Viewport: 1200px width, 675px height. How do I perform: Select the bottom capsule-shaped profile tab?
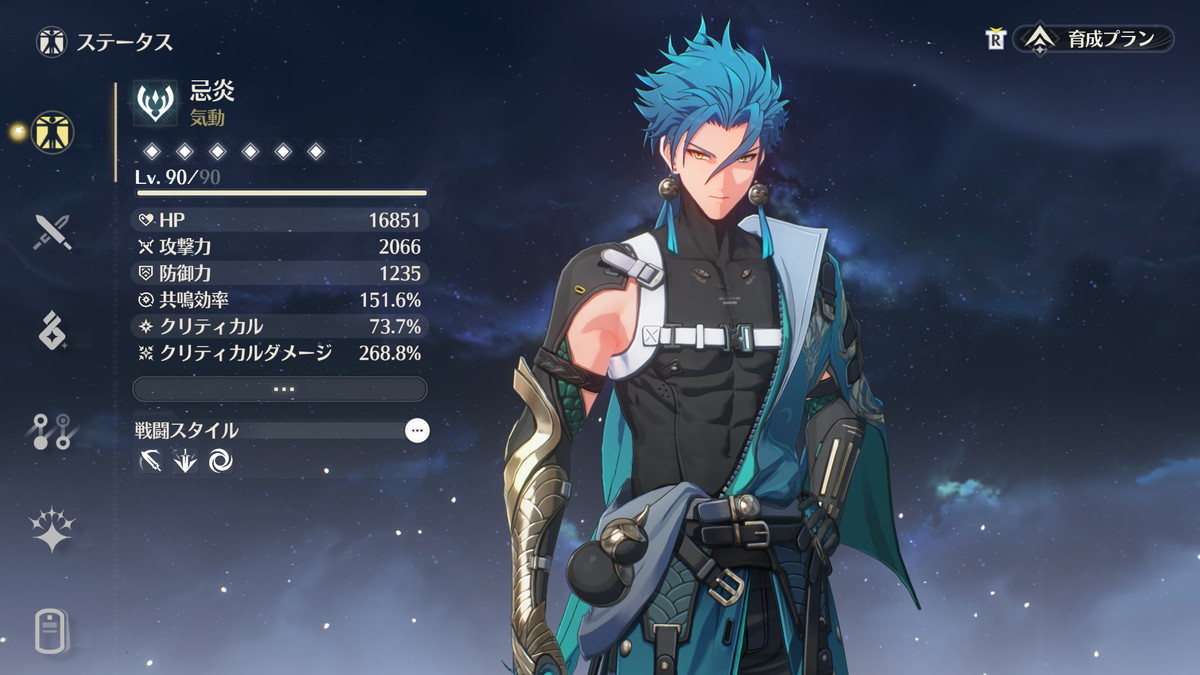[x=52, y=630]
